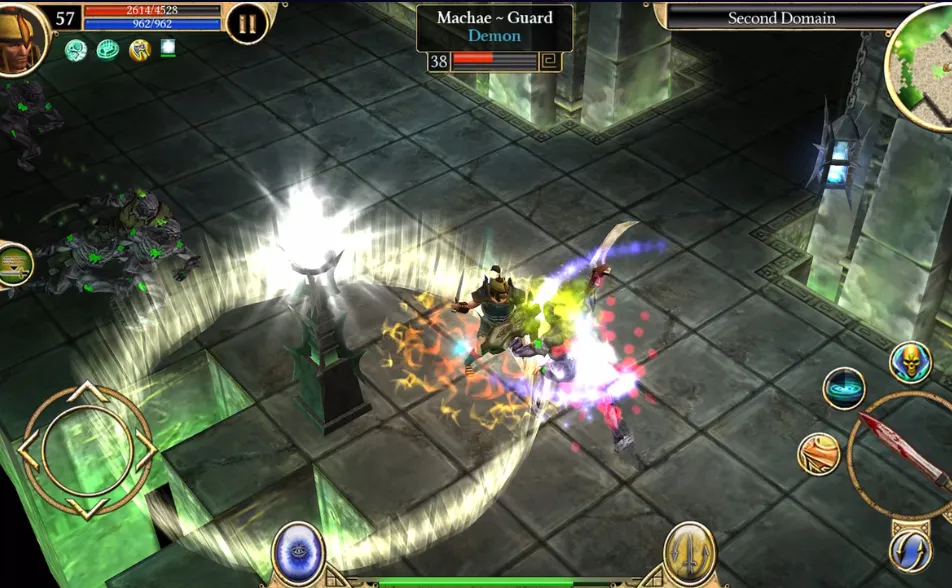Tap the virtual movement joystick
Image resolution: width=952 pixels, height=588 pixels.
(87, 451)
